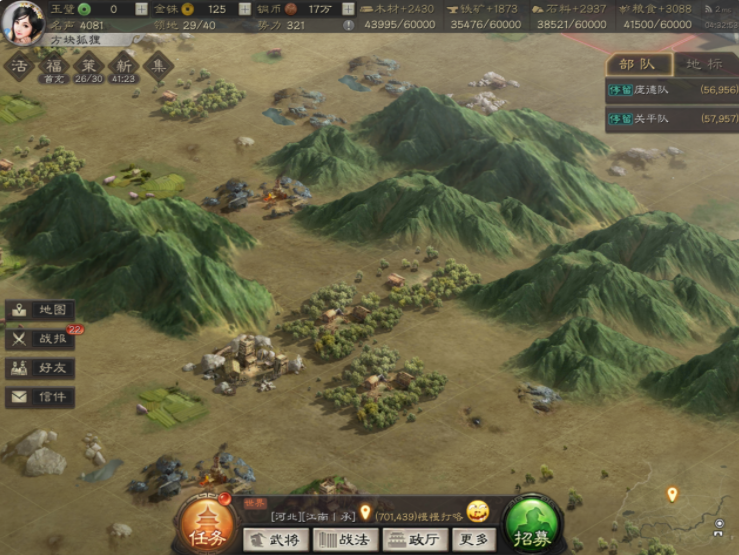Open the 新 event icon
This screenshot has width=739, height=555.
point(123,67)
